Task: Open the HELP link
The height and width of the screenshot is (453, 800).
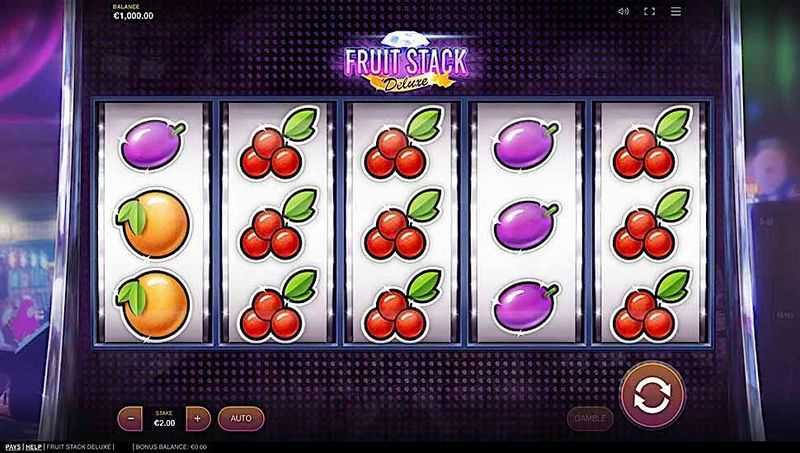Action: 34,446
